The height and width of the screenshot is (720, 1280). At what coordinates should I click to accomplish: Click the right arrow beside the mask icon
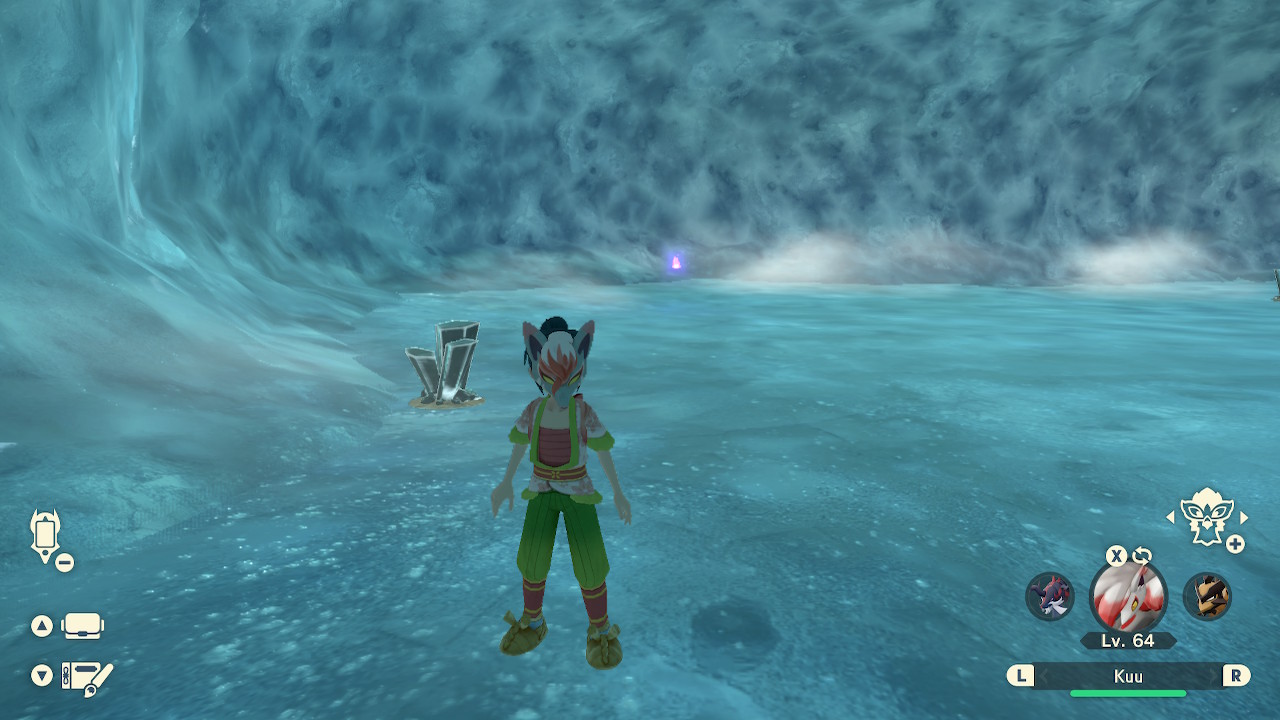(1244, 517)
